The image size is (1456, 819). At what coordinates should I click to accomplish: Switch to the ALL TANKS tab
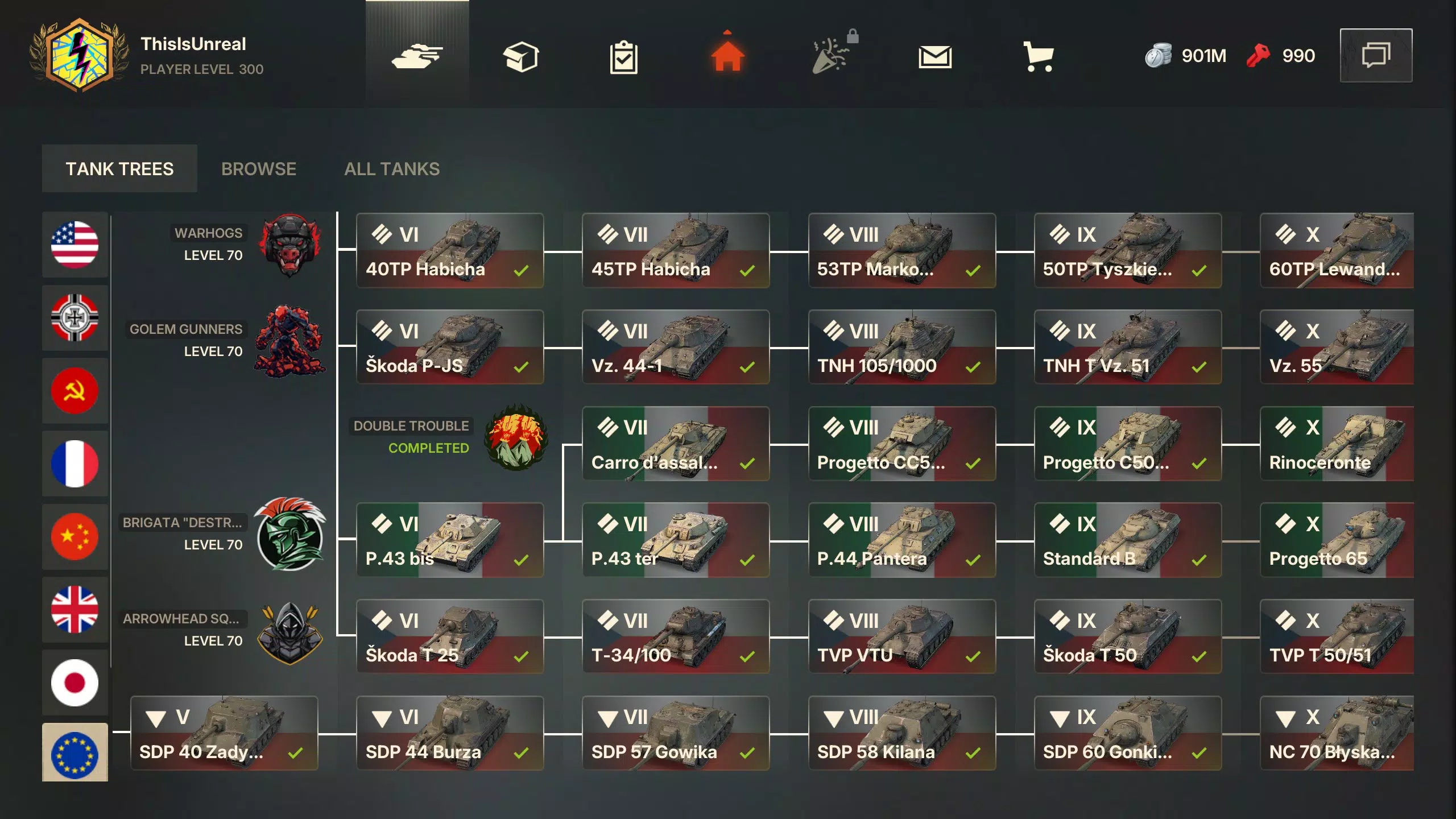[392, 168]
